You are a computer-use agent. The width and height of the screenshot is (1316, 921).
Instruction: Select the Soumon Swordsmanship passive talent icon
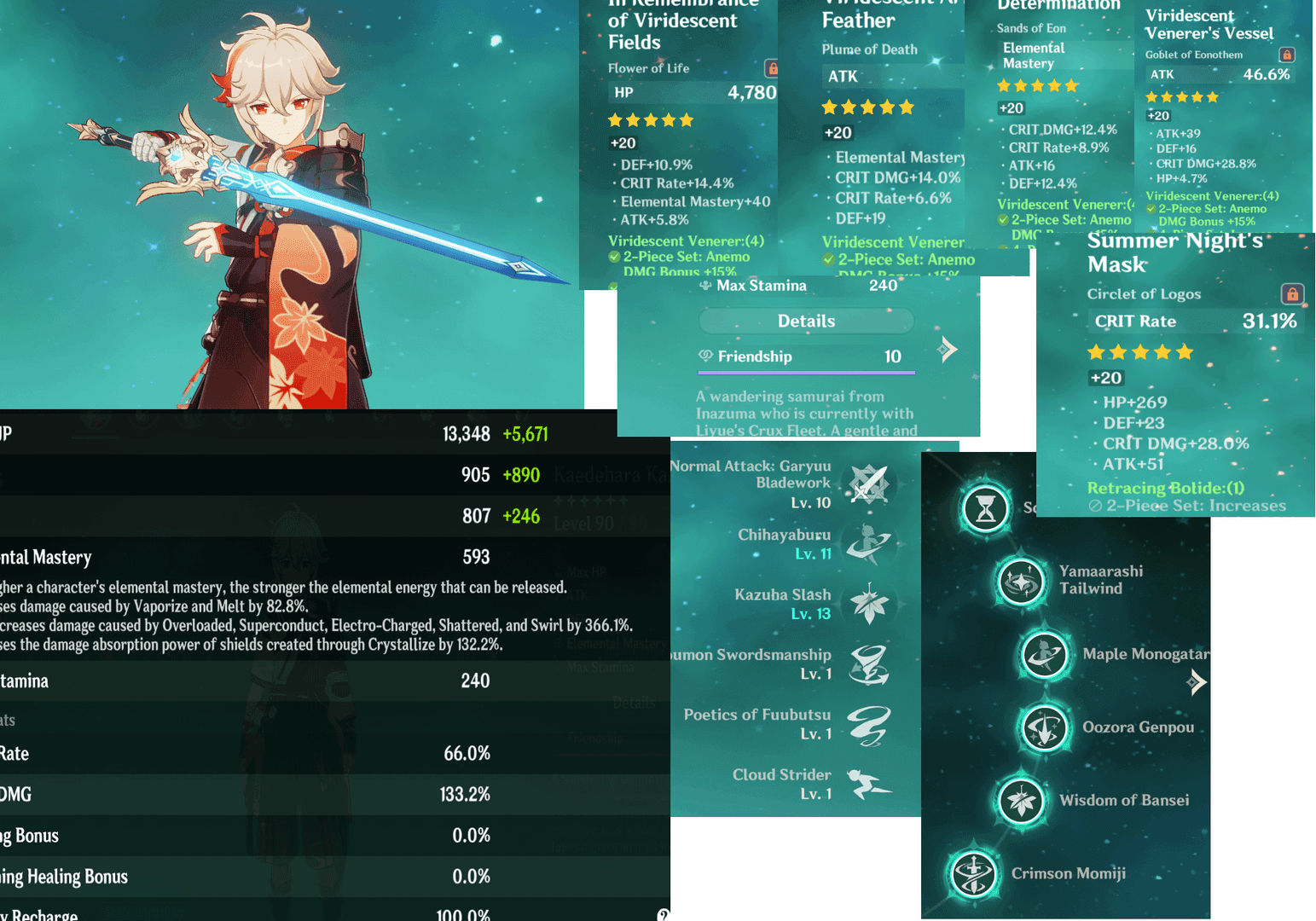[869, 664]
